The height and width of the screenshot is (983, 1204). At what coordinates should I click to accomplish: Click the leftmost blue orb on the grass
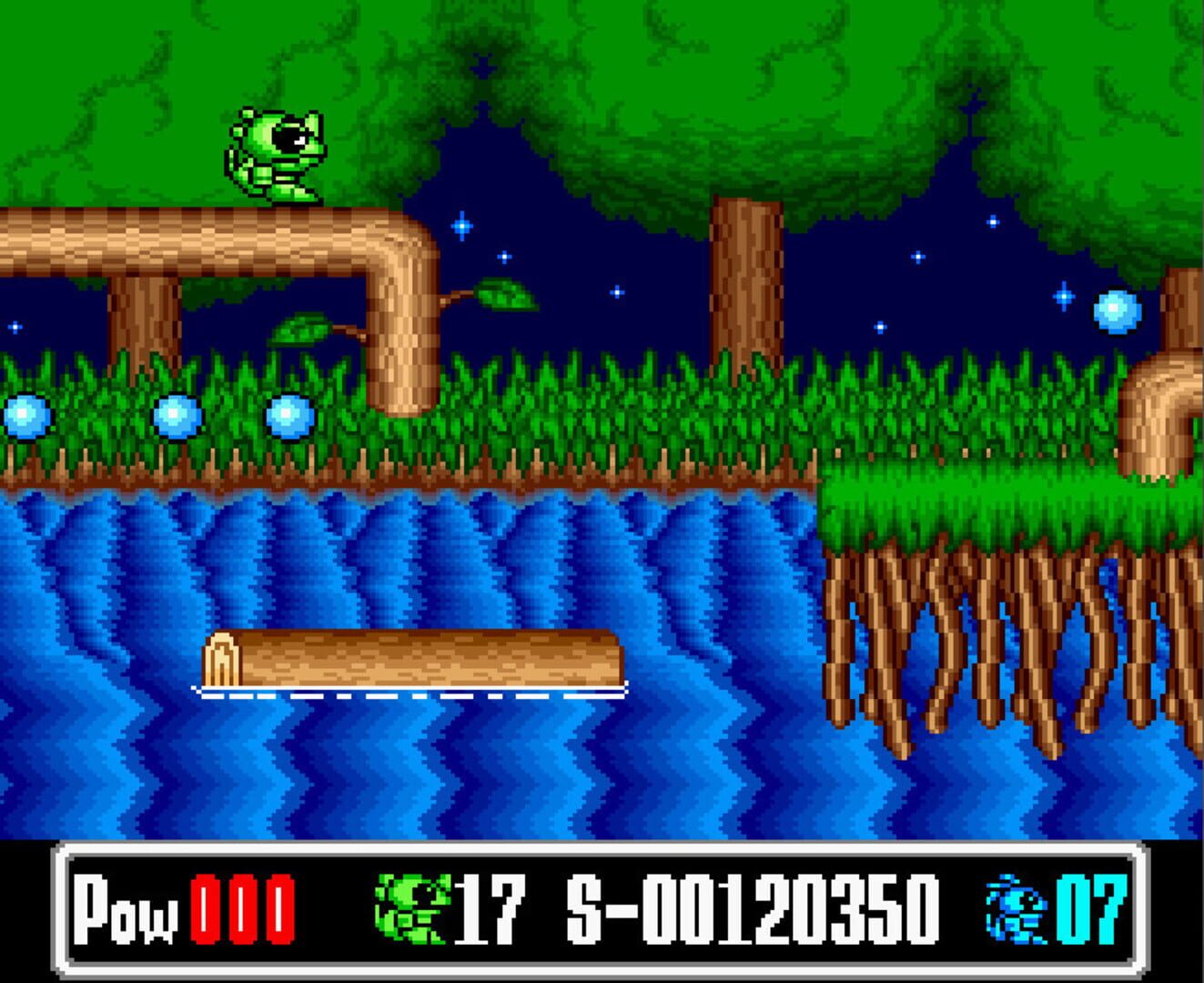tap(27, 417)
